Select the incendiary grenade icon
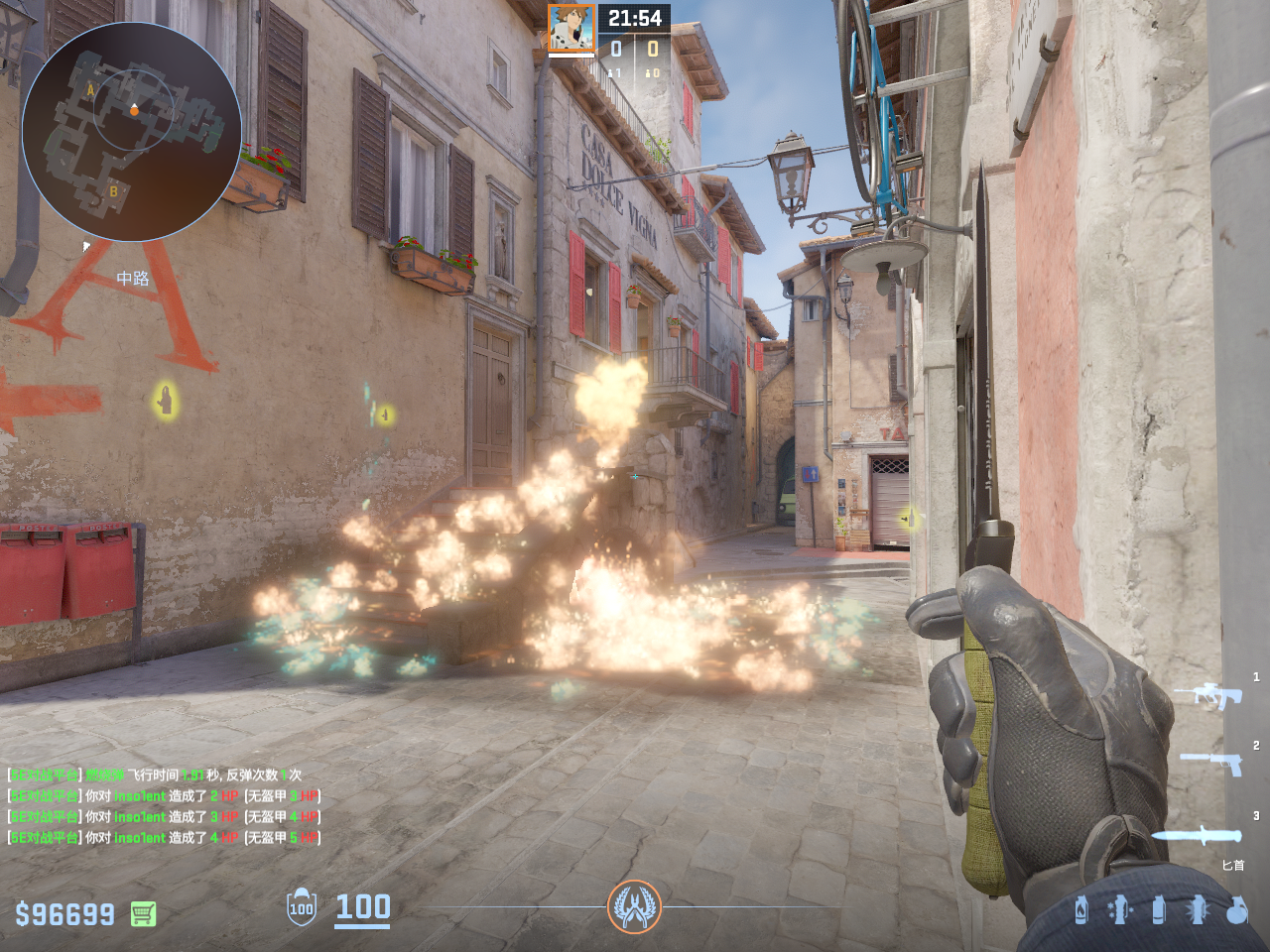Image resolution: width=1270 pixels, height=952 pixels. 1081,909
